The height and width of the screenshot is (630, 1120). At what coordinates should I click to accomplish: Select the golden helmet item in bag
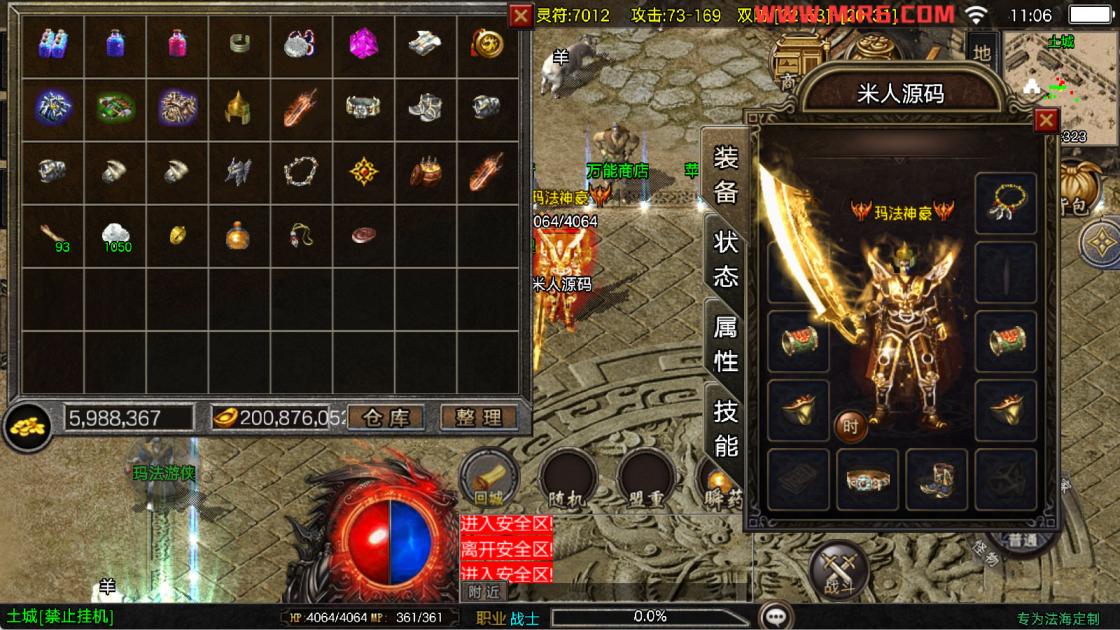239,106
